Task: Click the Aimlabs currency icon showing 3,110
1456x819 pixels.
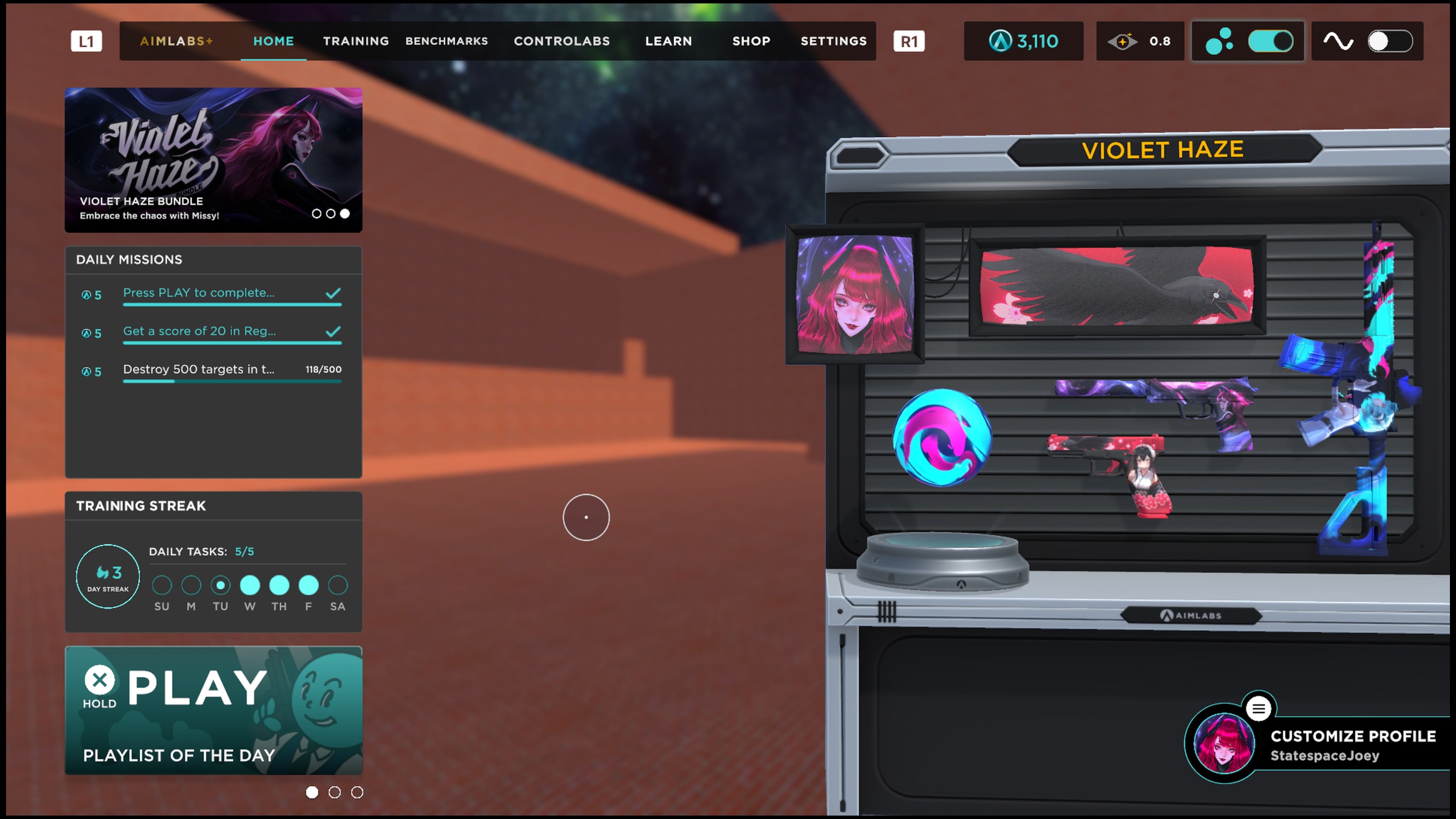Action: [1001, 41]
